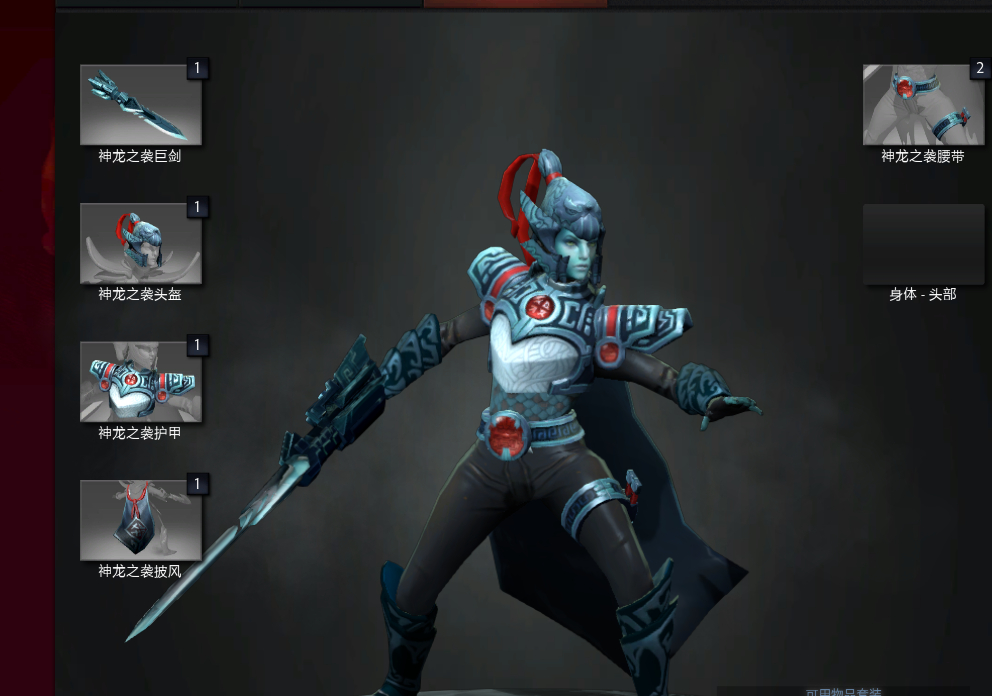
Task: Click the 神龙之袭披风 cape slot
Action: point(140,520)
